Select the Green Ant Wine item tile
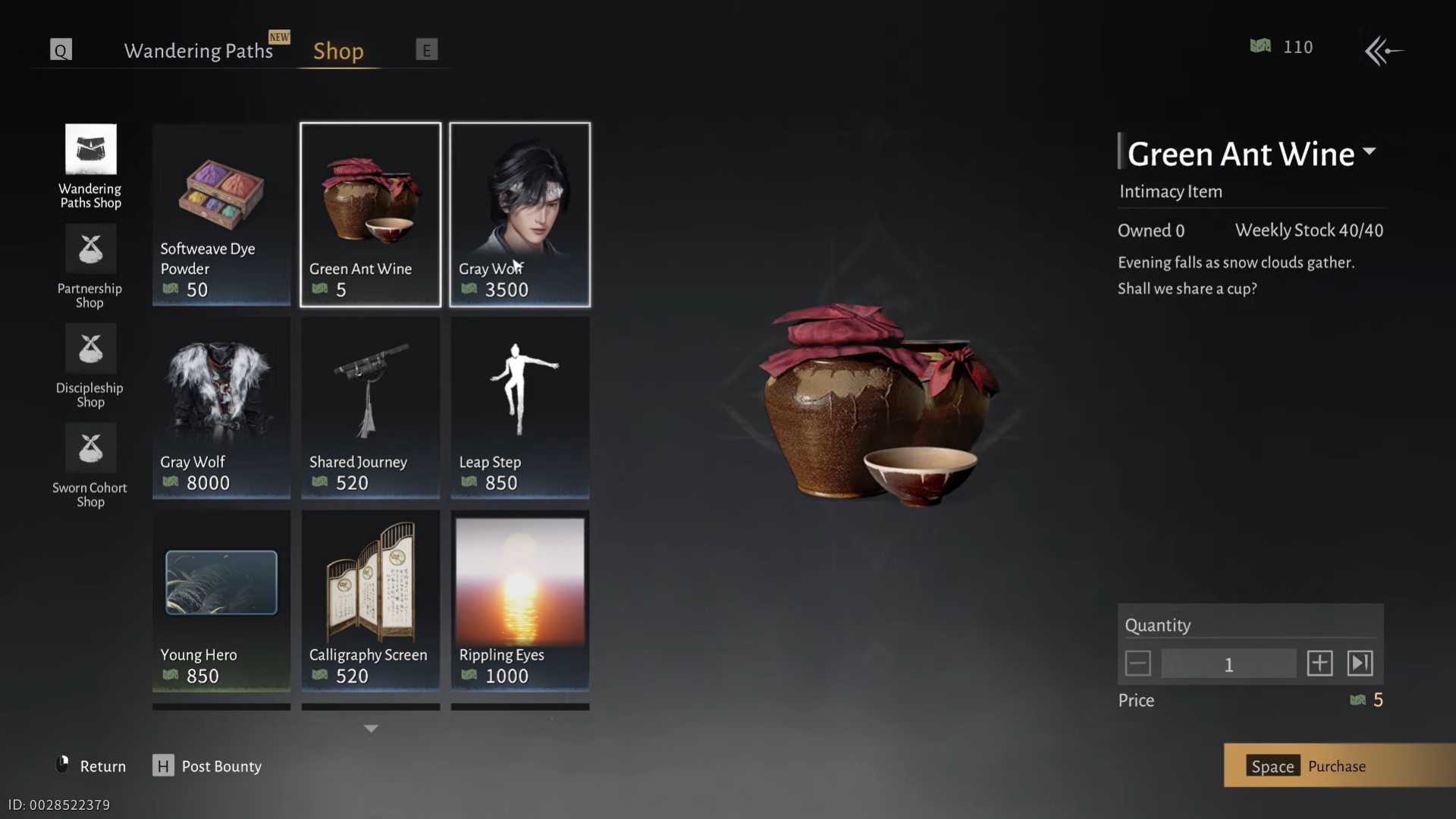 pyautogui.click(x=370, y=215)
